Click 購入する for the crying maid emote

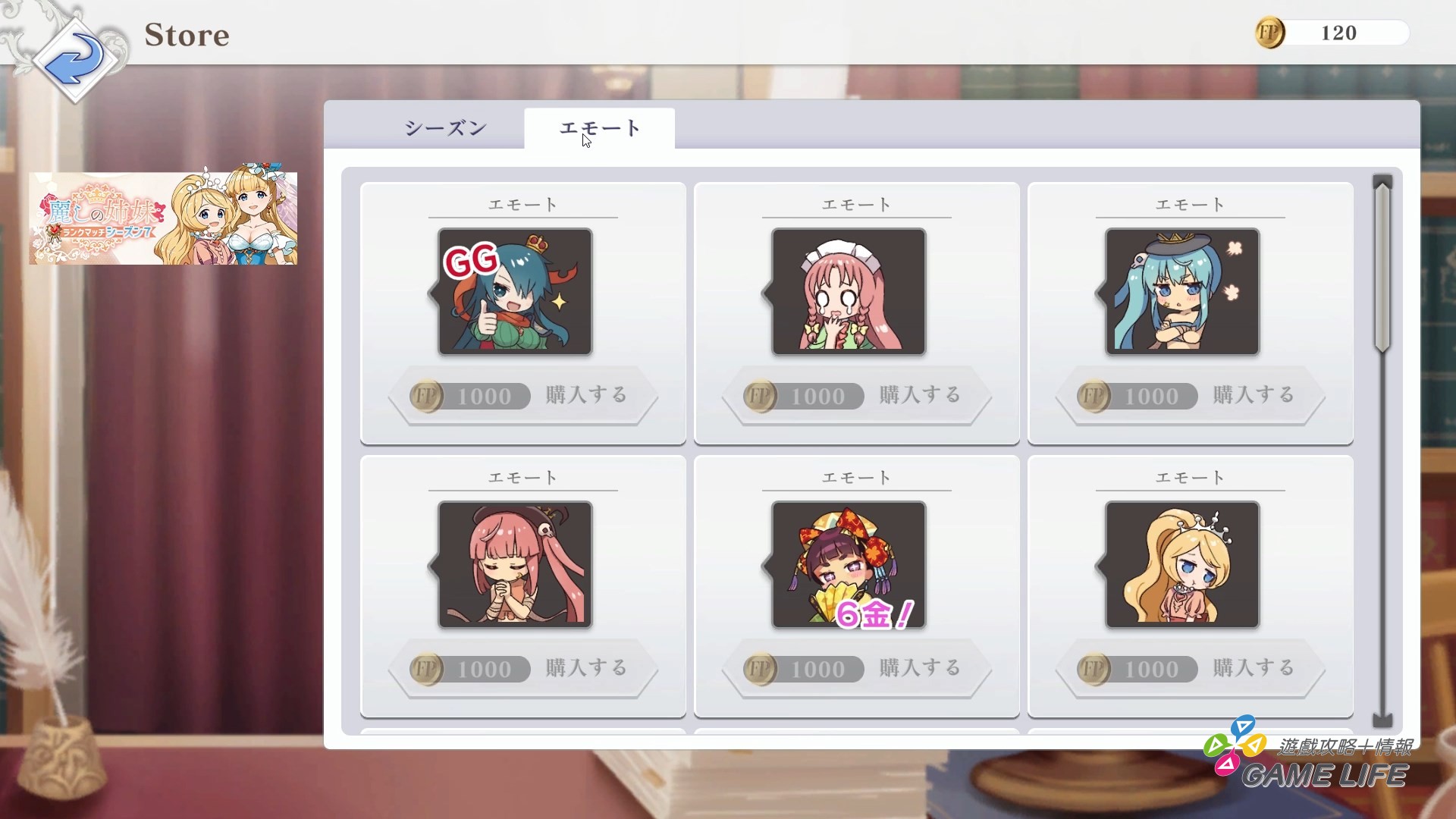pos(919,395)
